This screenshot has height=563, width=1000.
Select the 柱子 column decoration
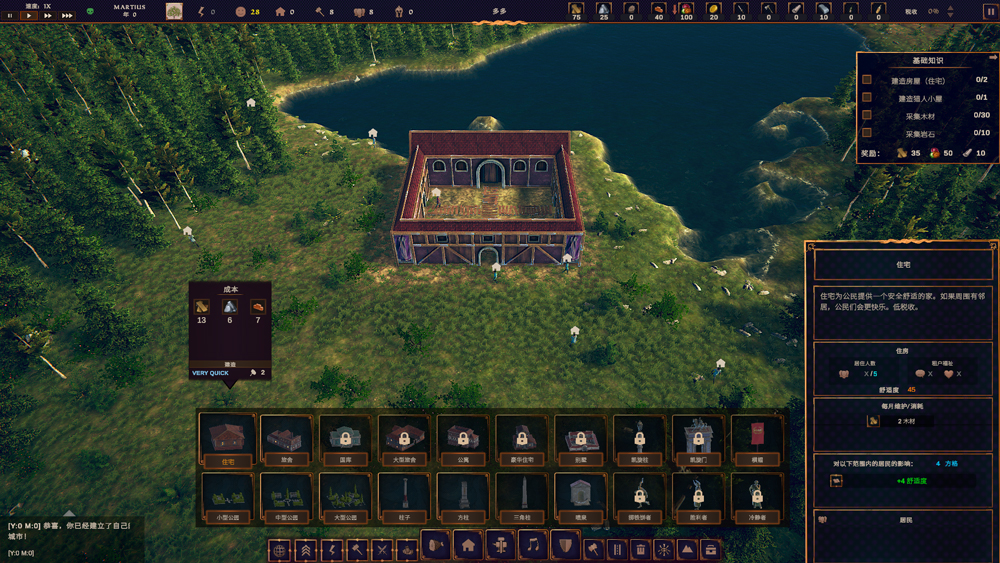click(x=404, y=496)
